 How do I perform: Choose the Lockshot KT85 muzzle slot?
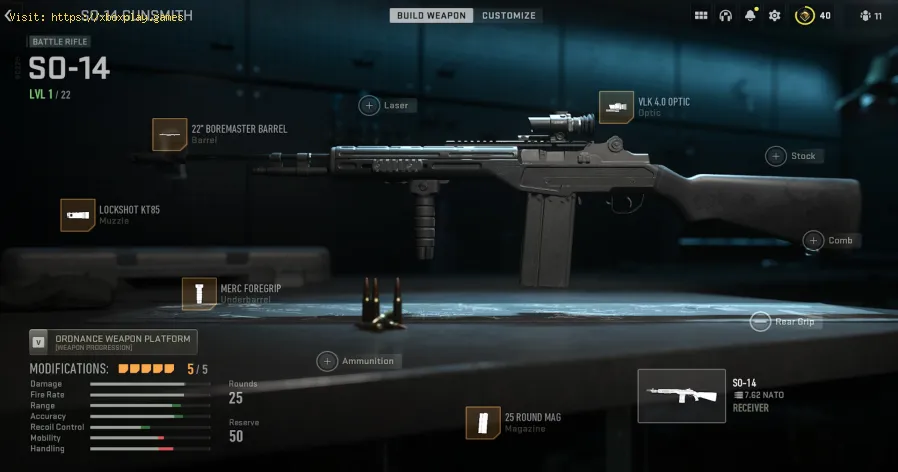click(77, 215)
